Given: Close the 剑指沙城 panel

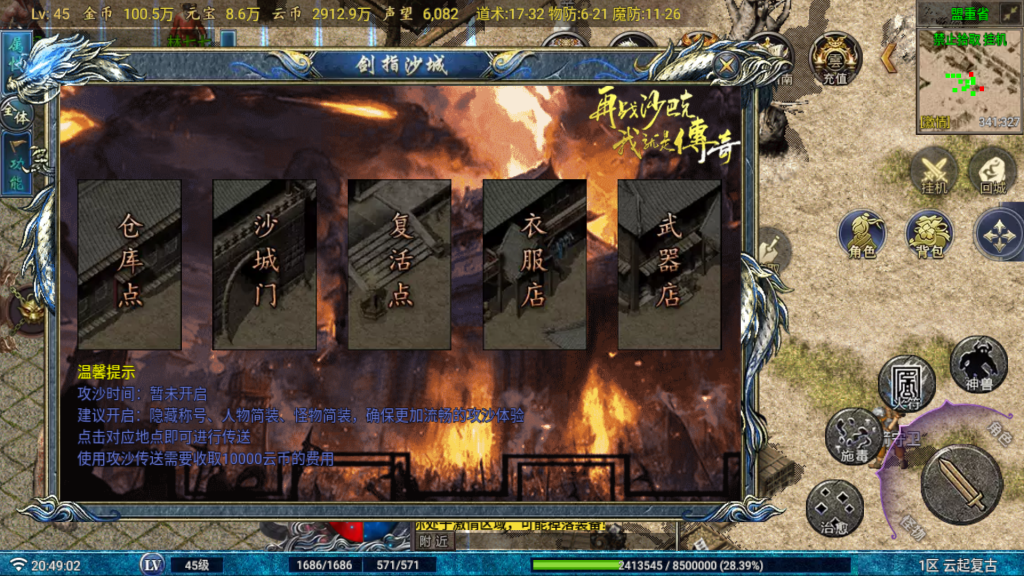Looking at the screenshot, I should coord(728,66).
